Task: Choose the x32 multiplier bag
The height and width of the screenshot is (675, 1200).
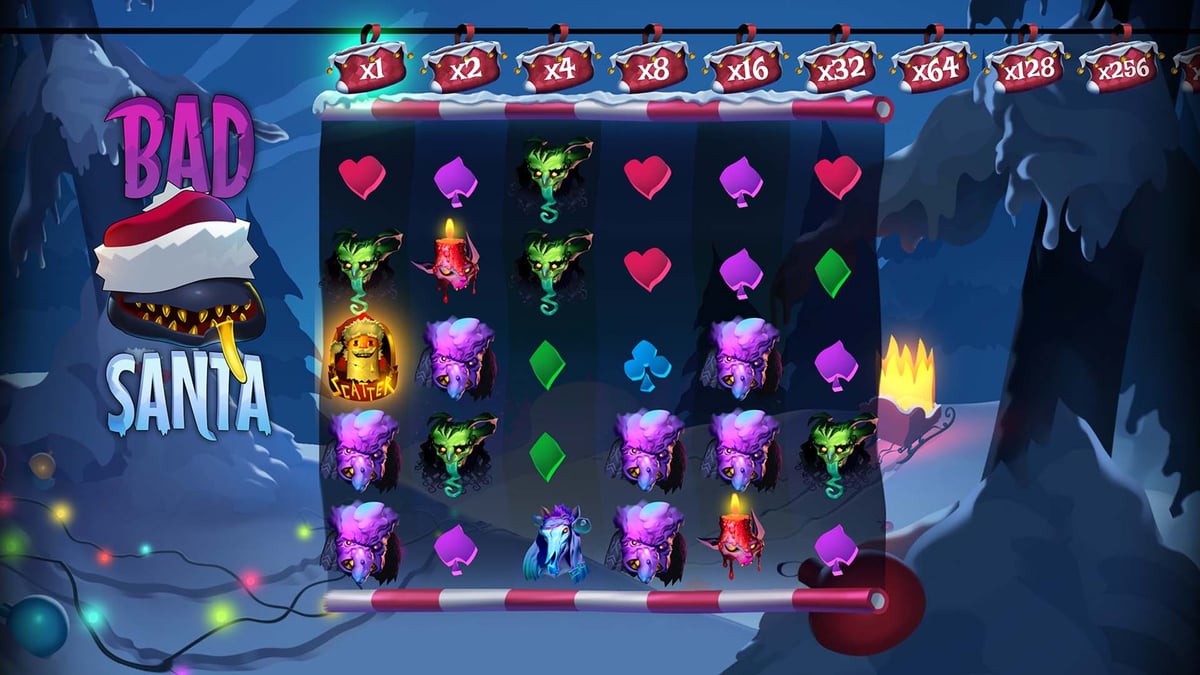Action: (x=837, y=69)
